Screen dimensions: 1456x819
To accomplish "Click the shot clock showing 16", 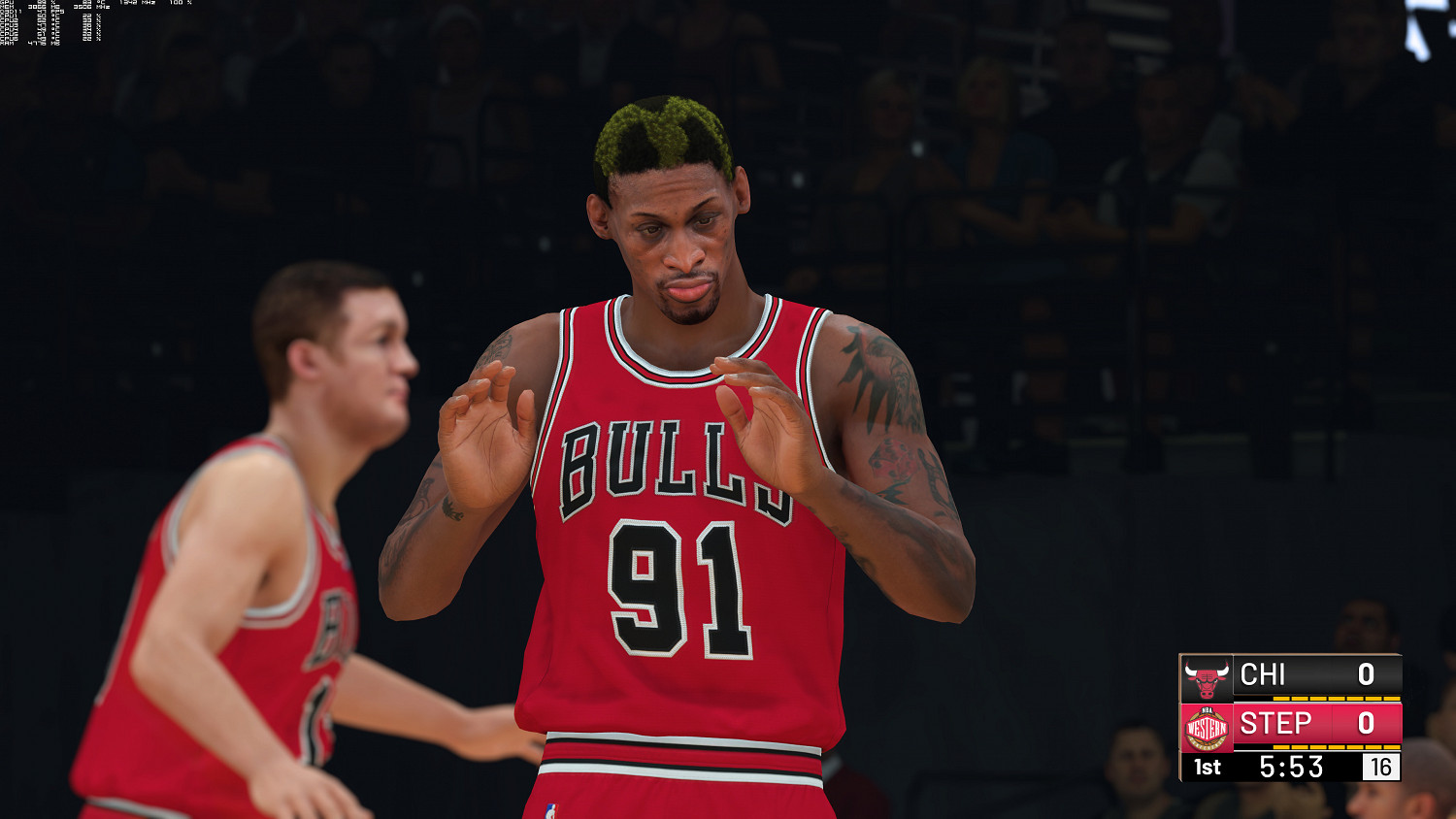I will [1380, 767].
